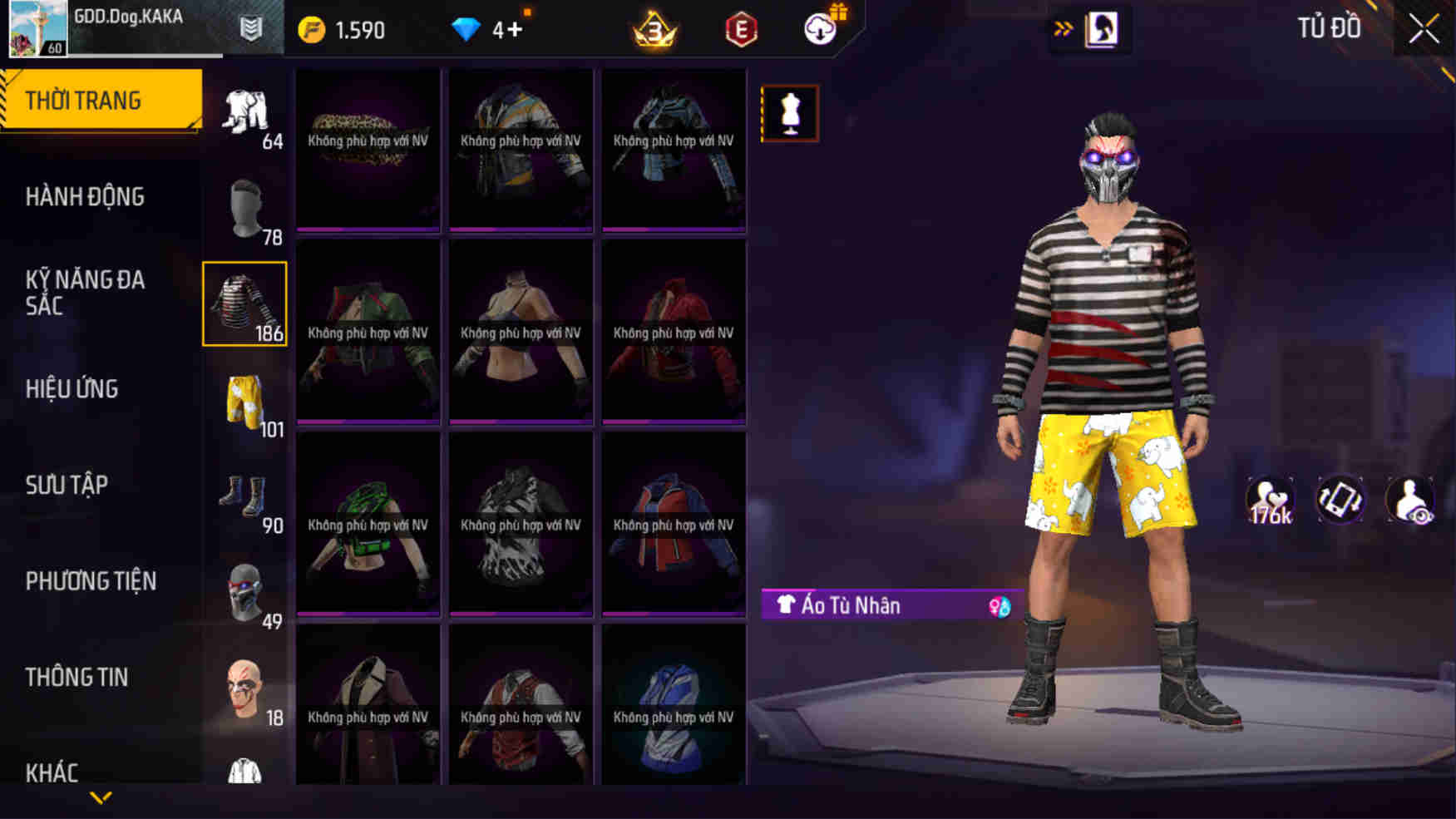The width and height of the screenshot is (1456, 819).
Task: Select the striped shirt thumbnail showing 186
Action: click(x=244, y=304)
